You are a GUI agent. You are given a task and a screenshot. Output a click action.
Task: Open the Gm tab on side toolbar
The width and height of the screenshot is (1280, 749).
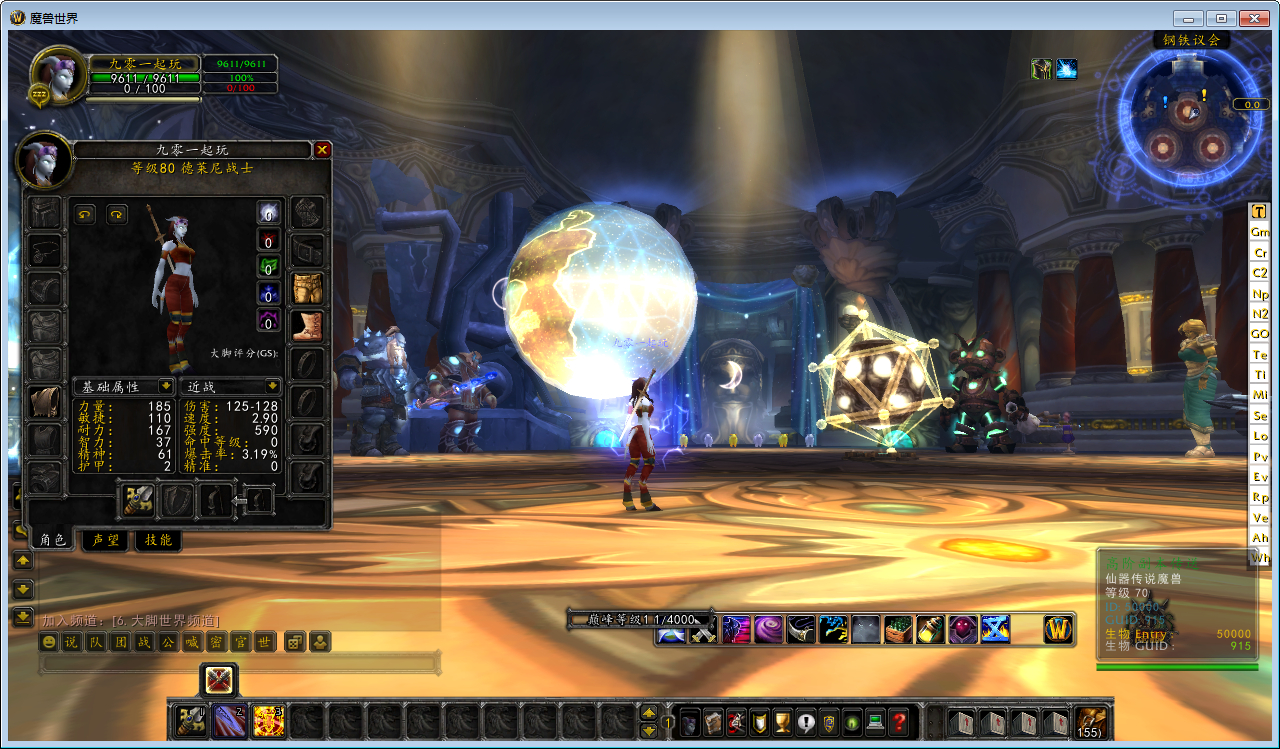(x=1260, y=232)
